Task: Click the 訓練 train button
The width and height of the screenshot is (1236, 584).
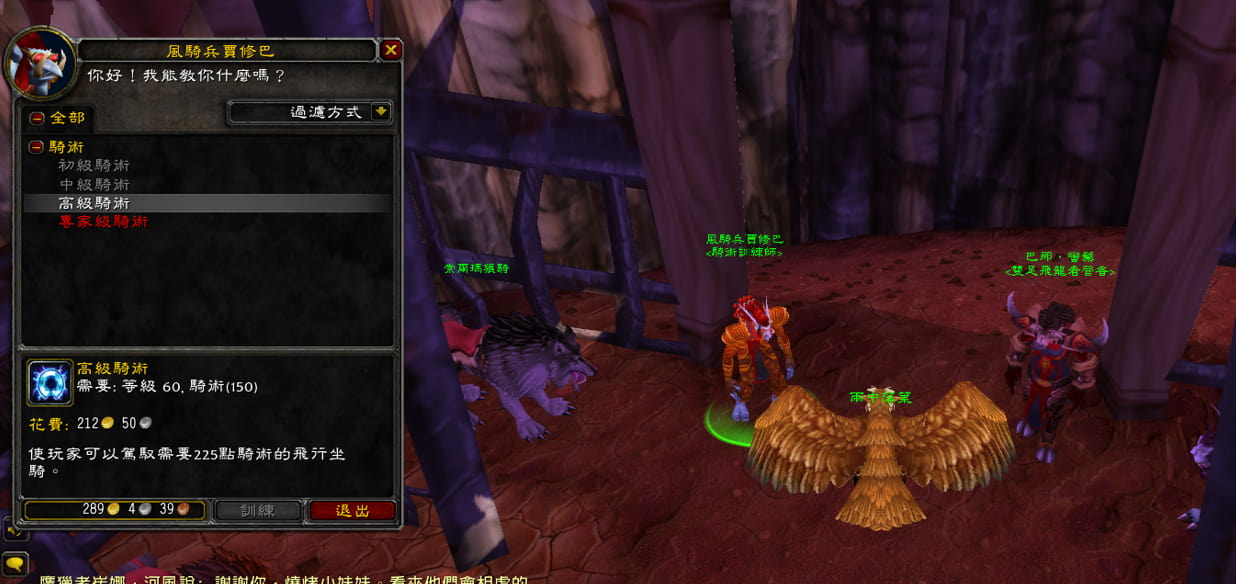Action: [258, 510]
